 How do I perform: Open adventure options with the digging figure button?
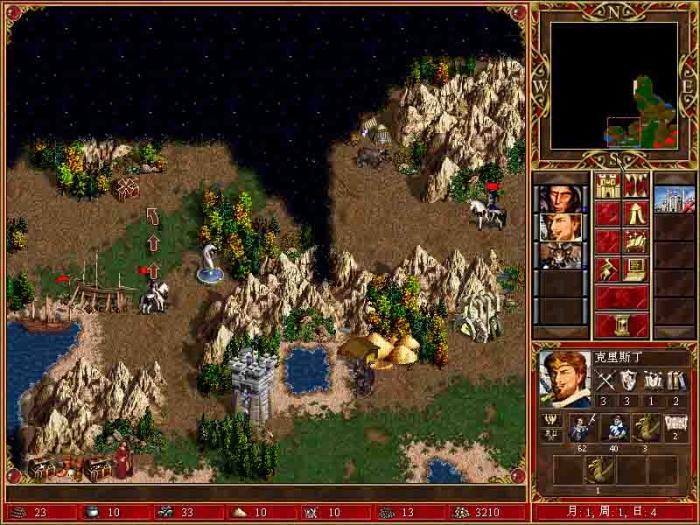(x=607, y=269)
